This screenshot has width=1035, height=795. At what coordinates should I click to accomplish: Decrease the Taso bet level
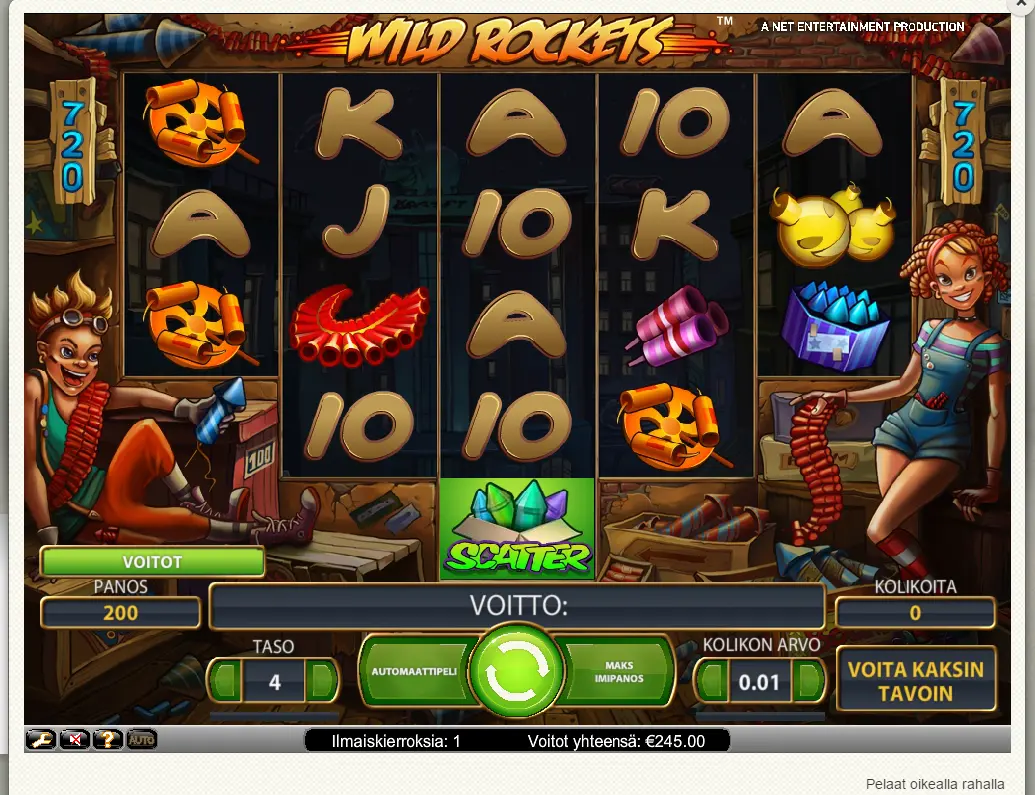click(226, 684)
